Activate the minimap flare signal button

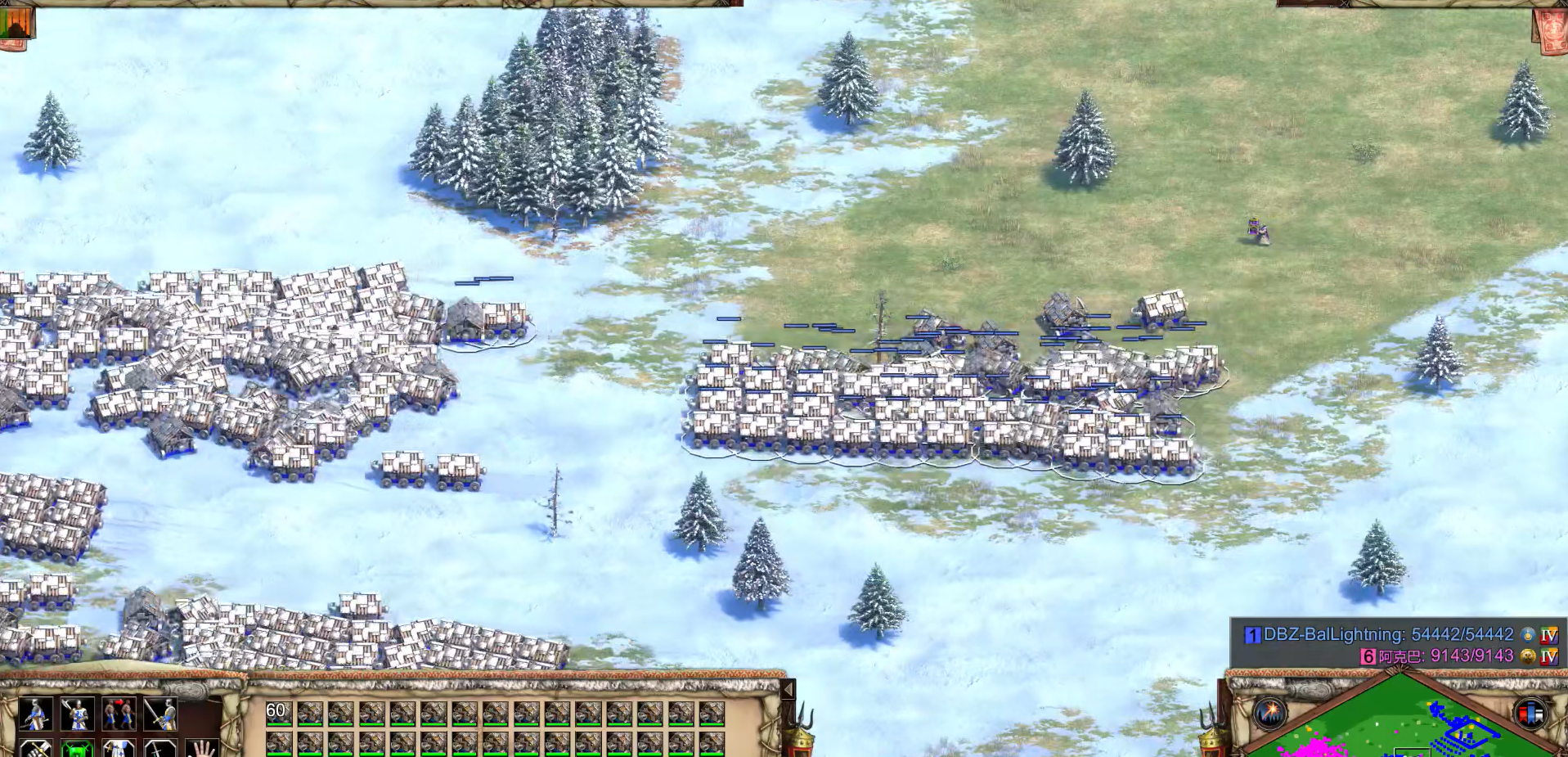coord(1270,713)
